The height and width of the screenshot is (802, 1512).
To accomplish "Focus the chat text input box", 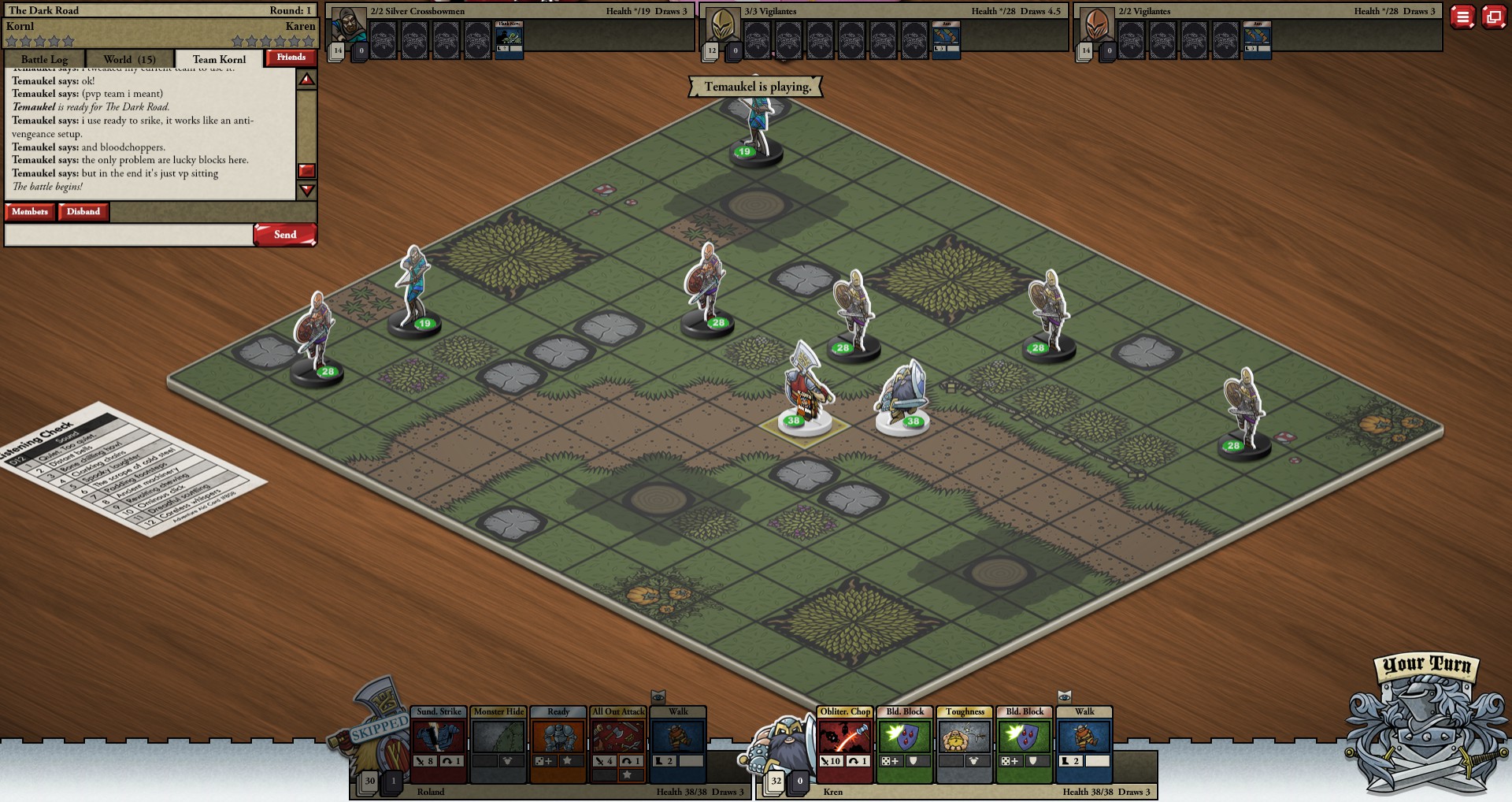I will coord(128,235).
